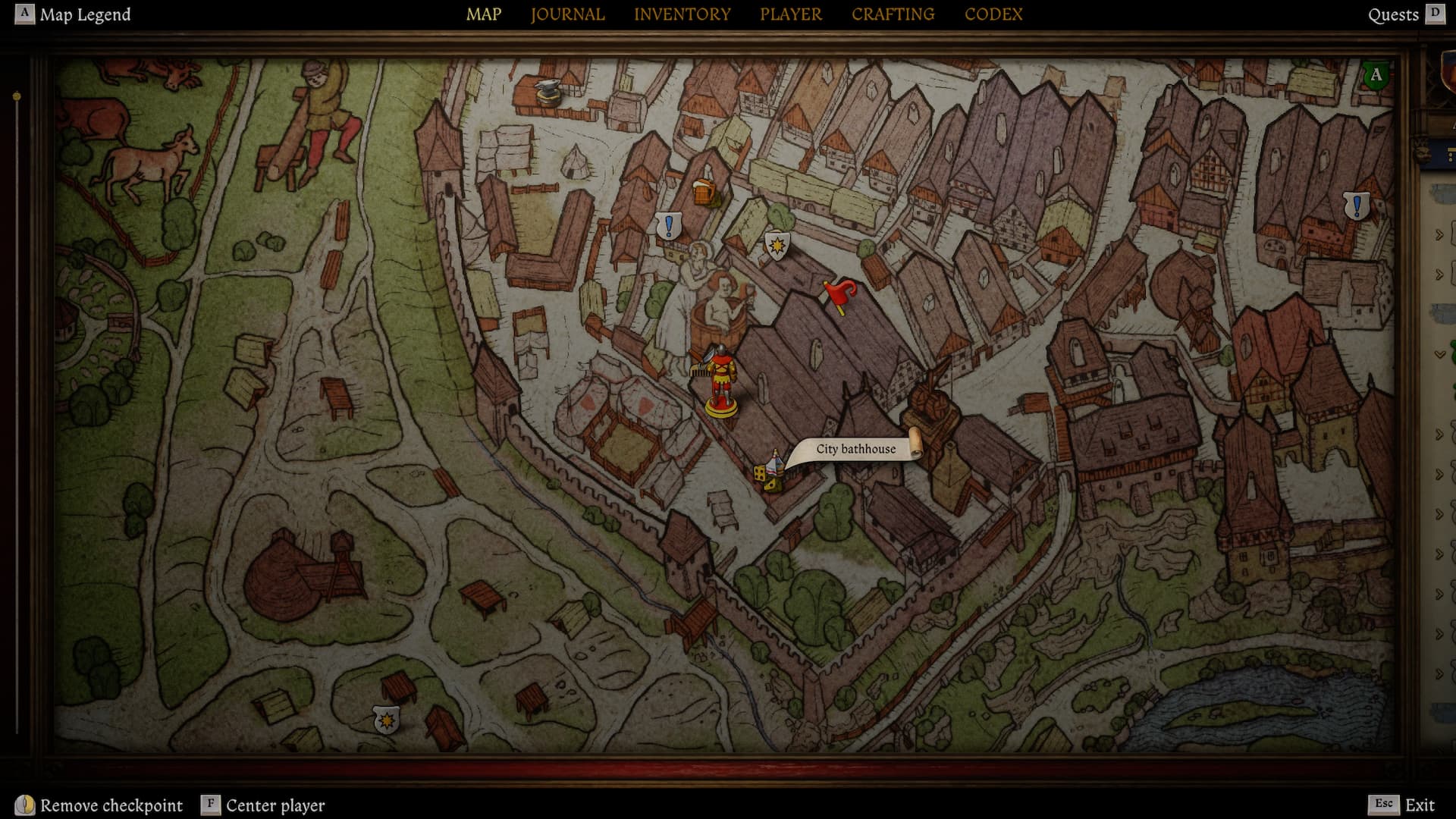Show the Crafting tab

tap(893, 14)
